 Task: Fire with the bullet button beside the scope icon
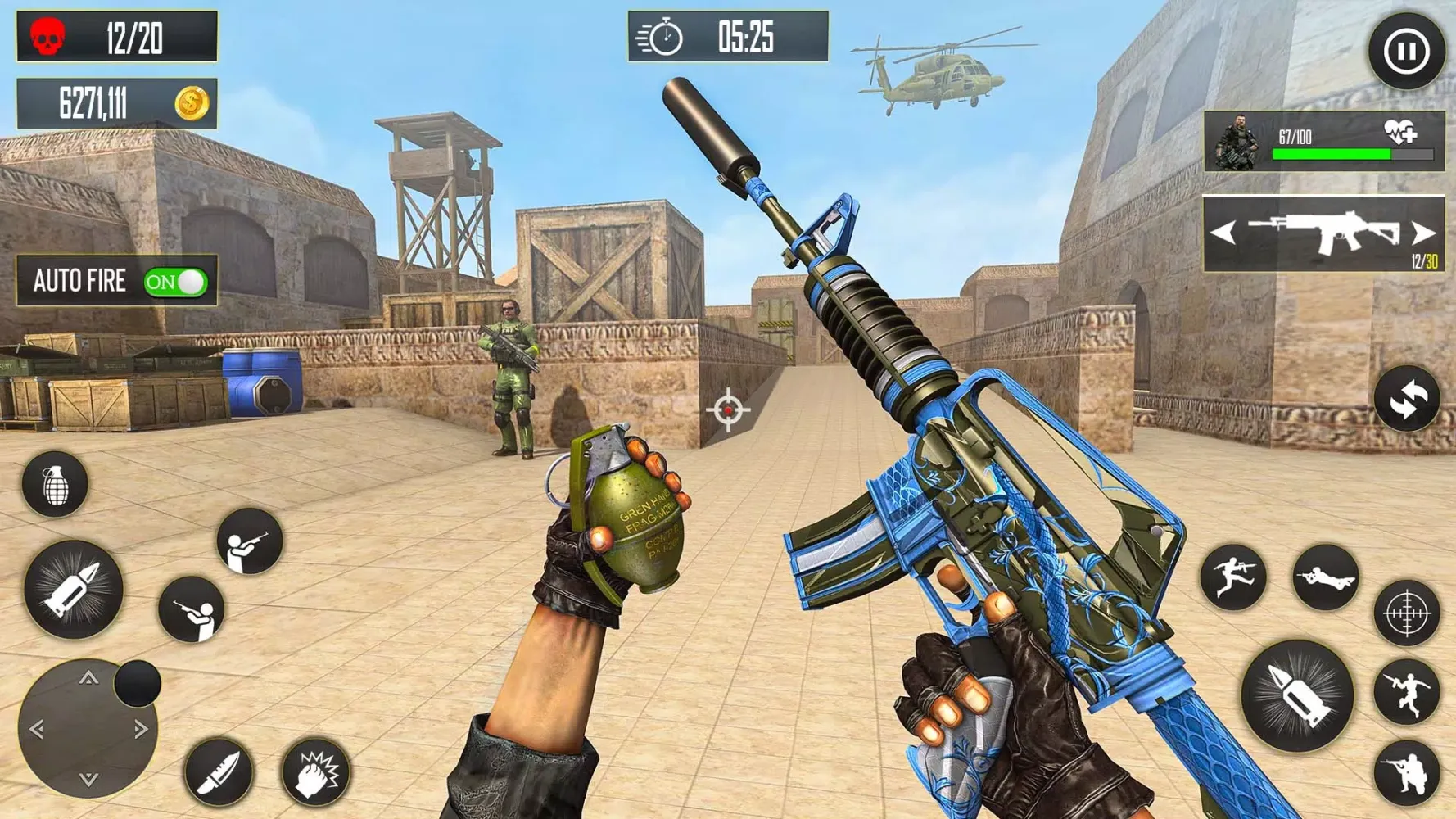(1296, 695)
